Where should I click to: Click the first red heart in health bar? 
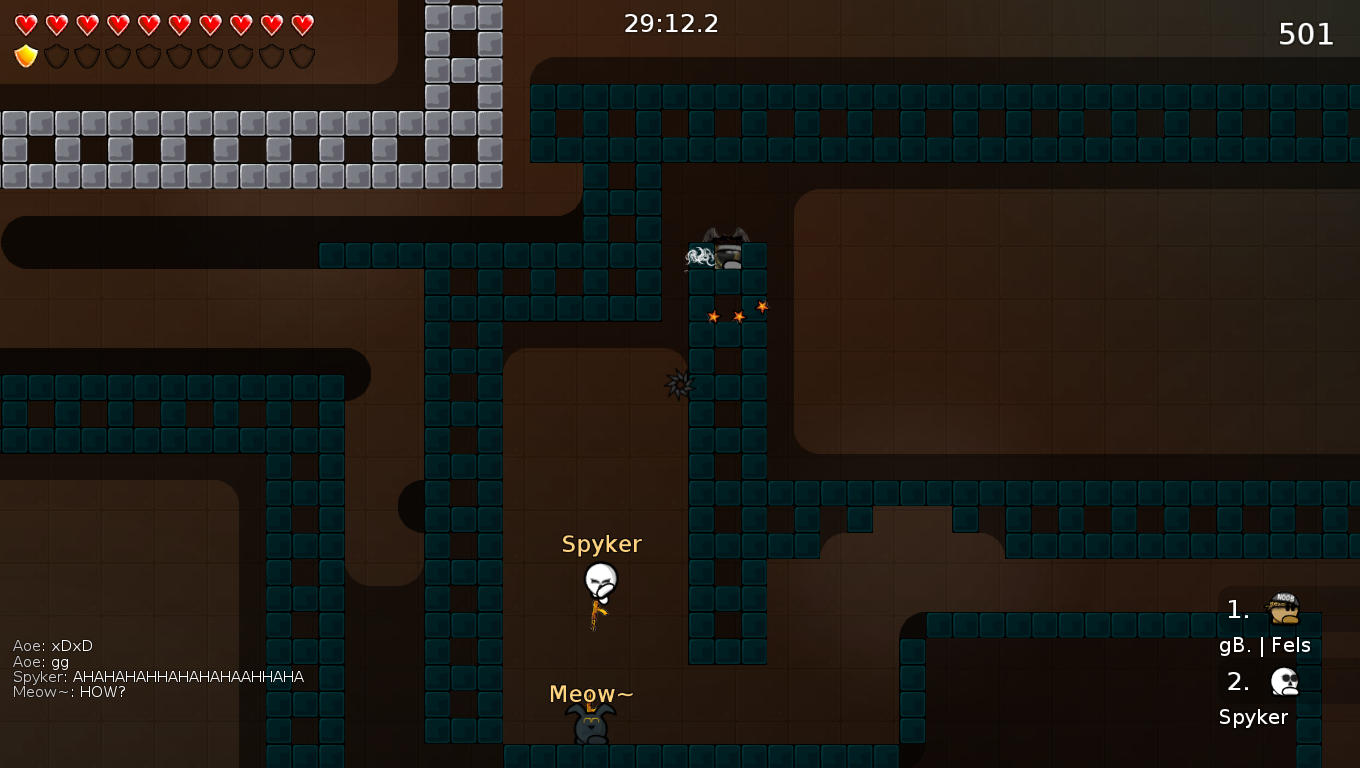pos(26,23)
